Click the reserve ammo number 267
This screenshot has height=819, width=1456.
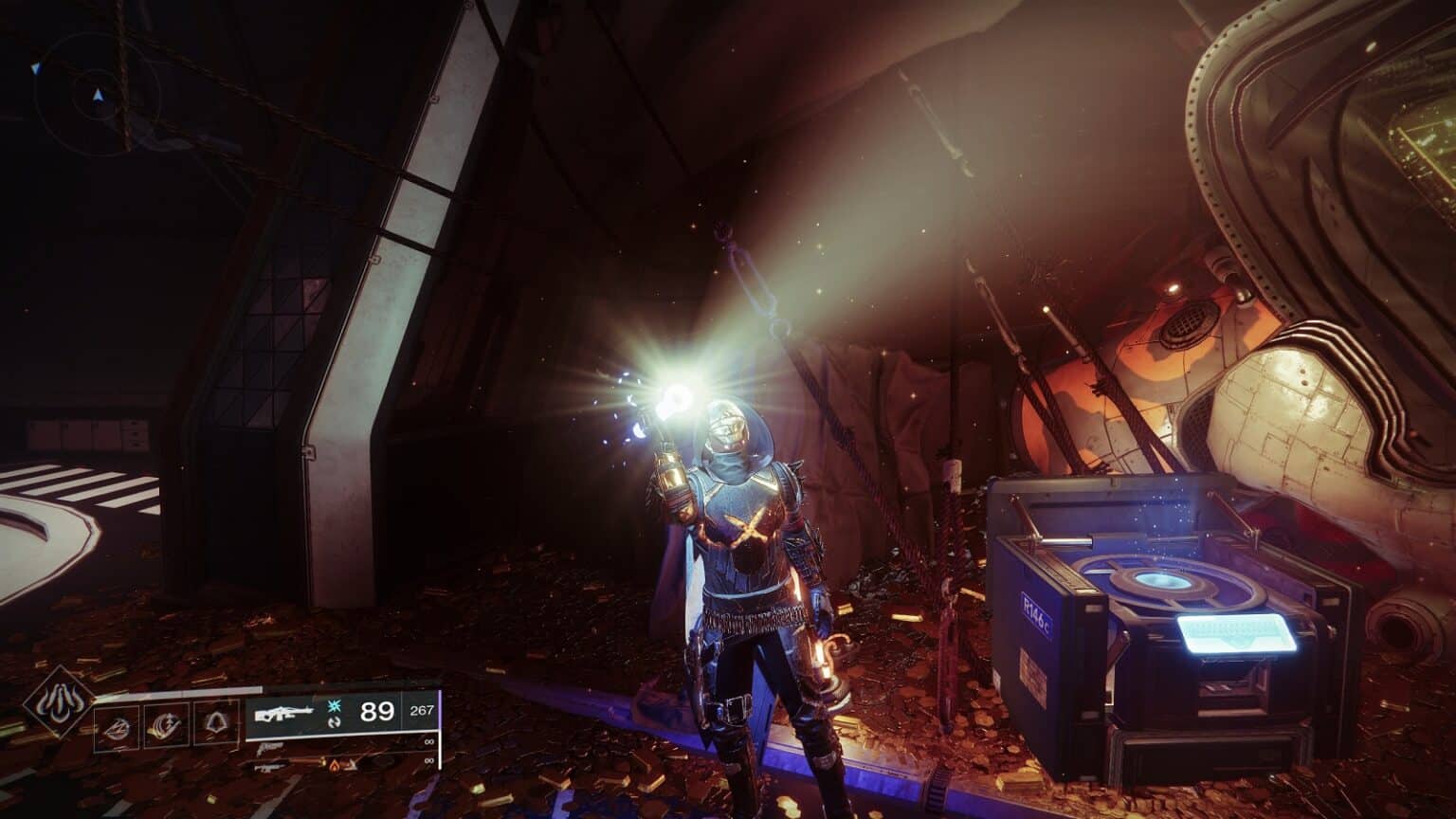[x=423, y=710]
